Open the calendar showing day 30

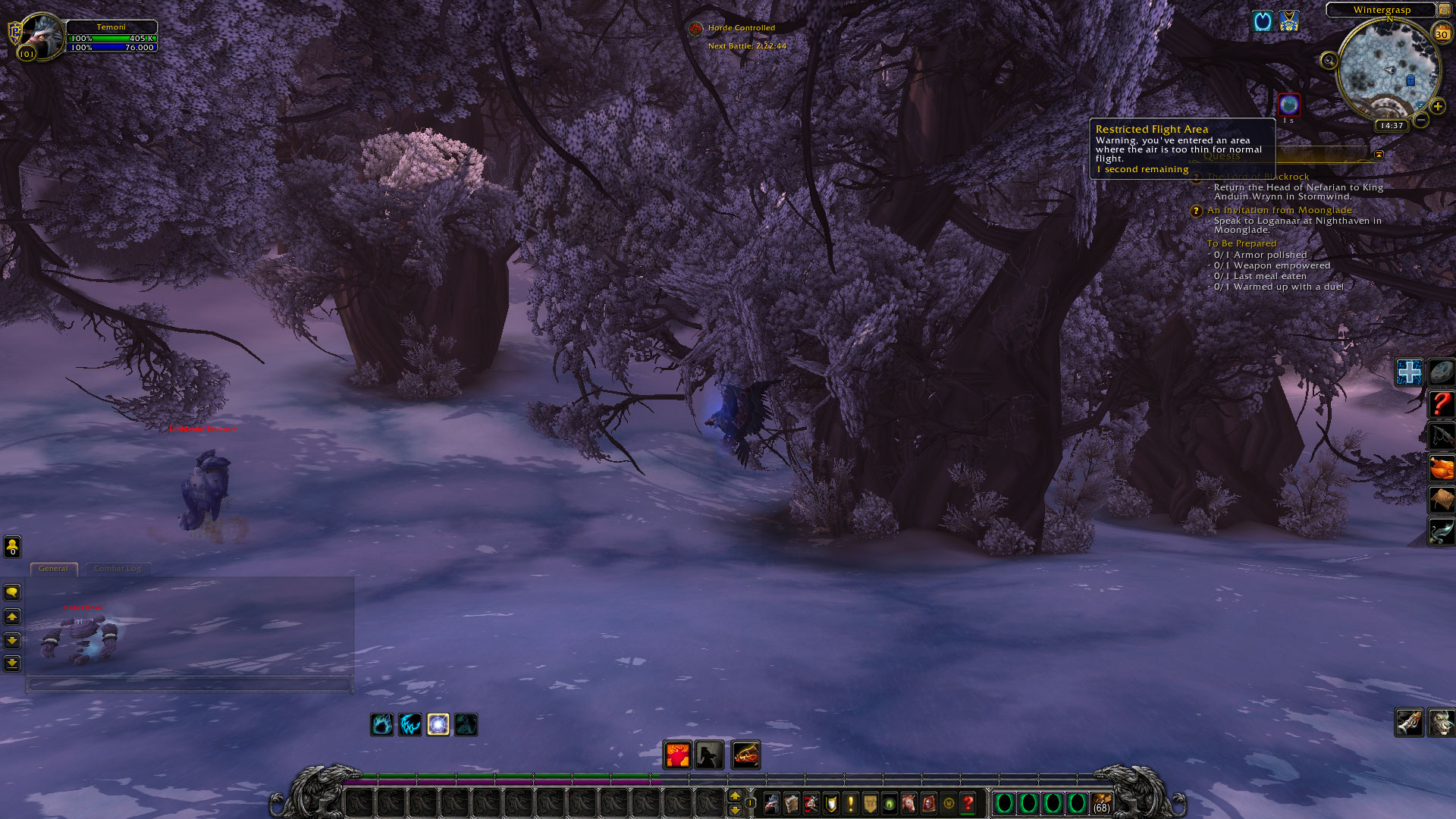point(1442,33)
